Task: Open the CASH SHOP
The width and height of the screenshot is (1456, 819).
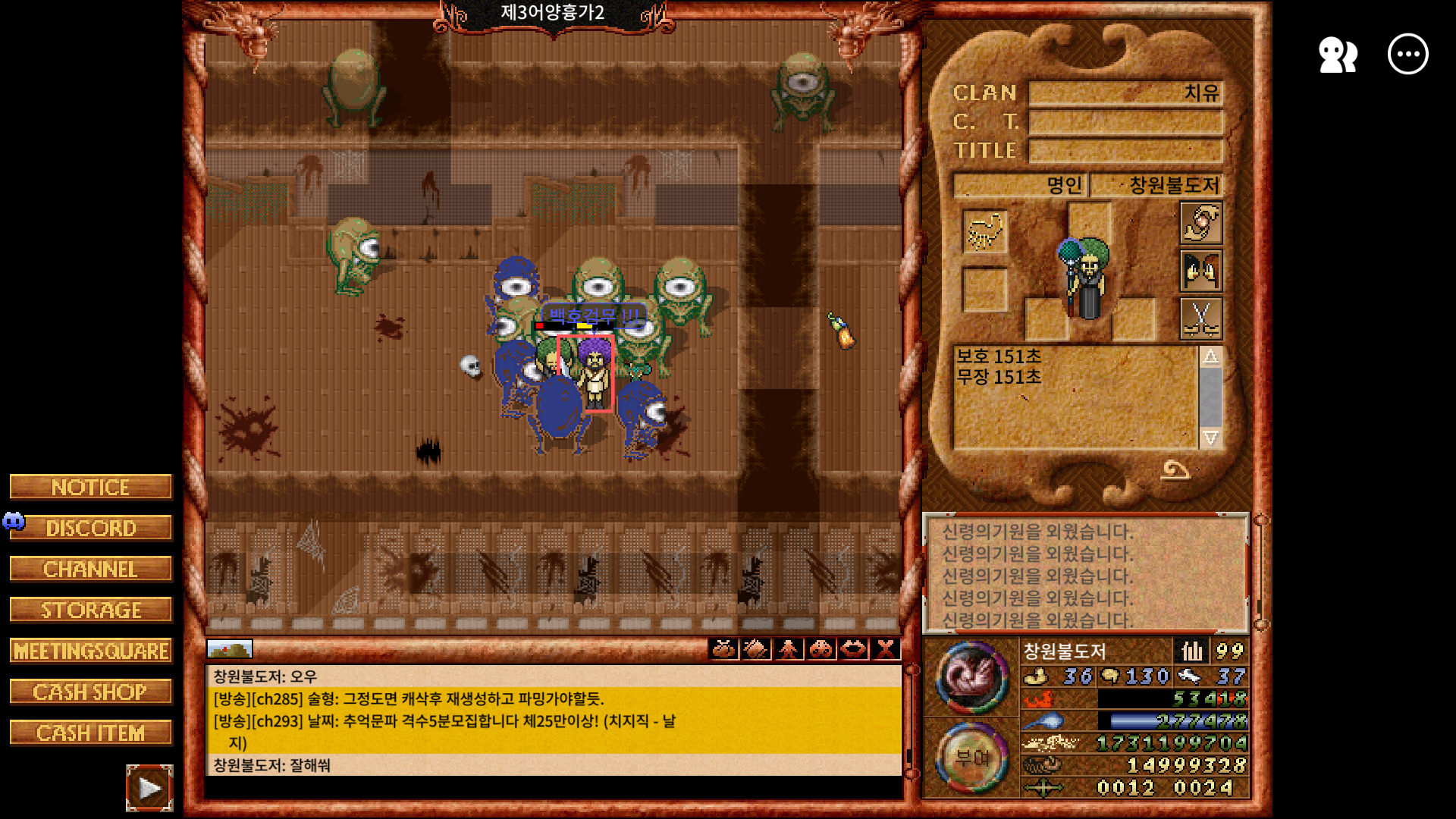Action: (x=91, y=692)
